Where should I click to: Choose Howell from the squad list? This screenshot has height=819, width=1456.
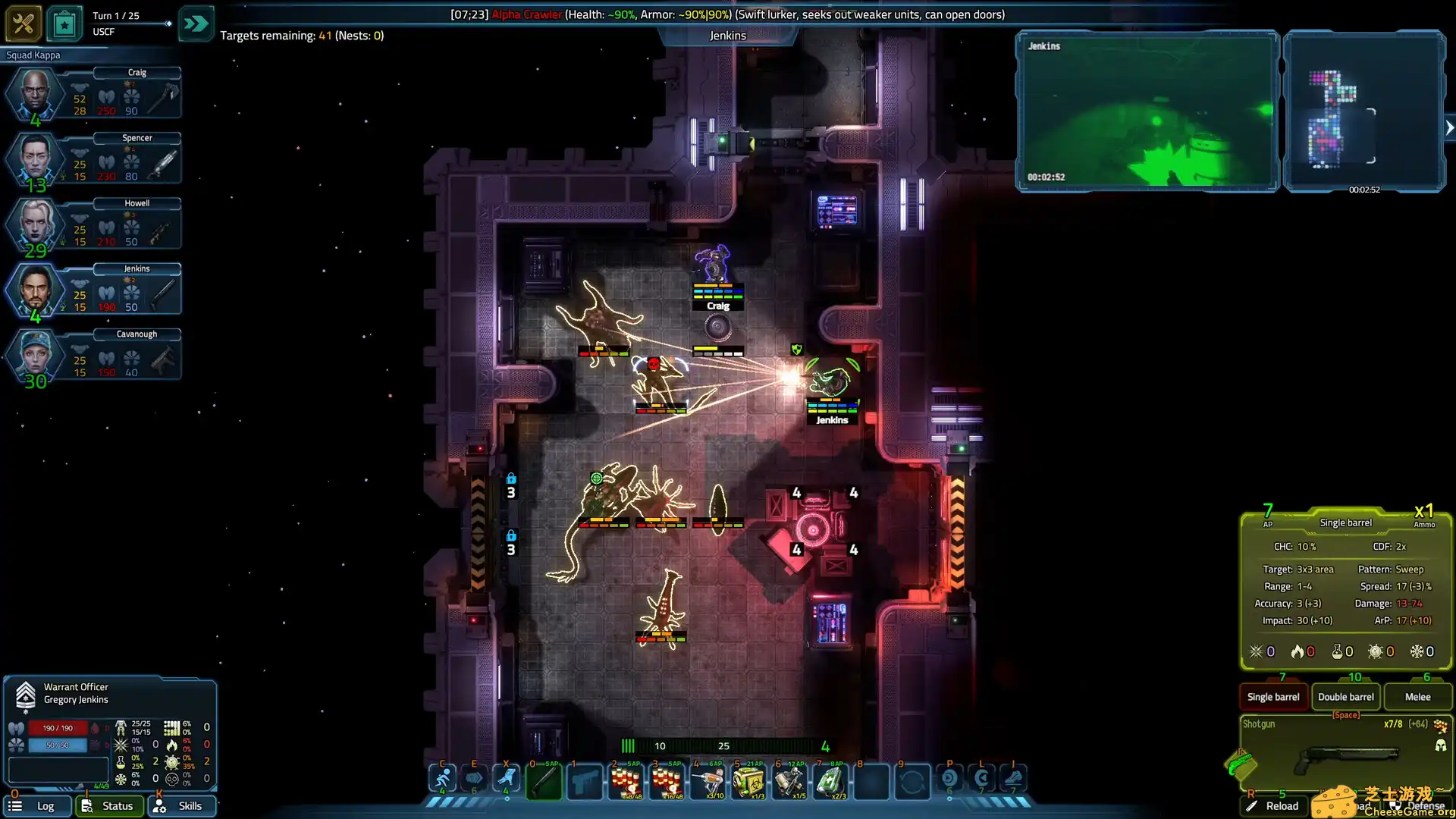coord(34,223)
